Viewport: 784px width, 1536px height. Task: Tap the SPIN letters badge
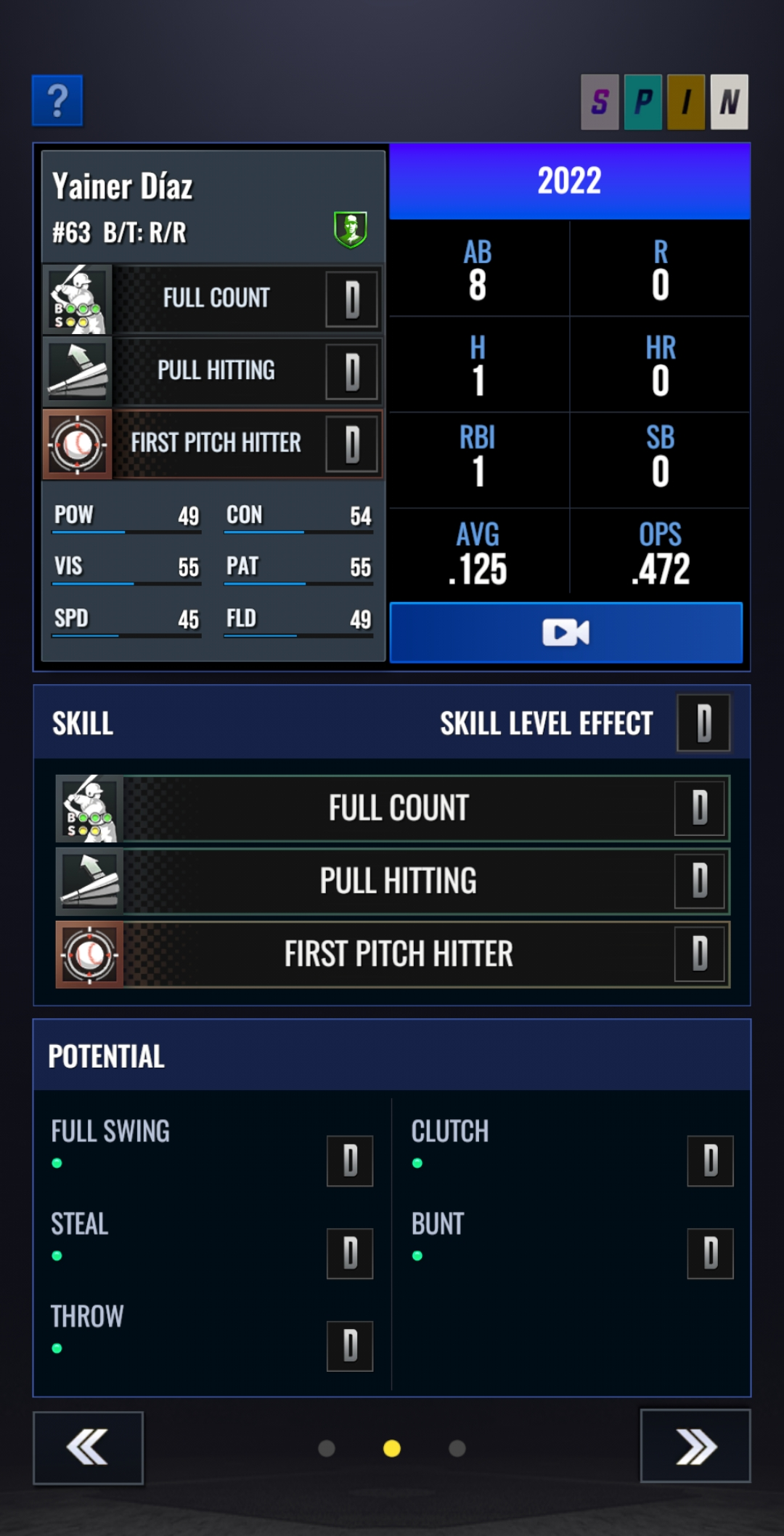pos(664,102)
